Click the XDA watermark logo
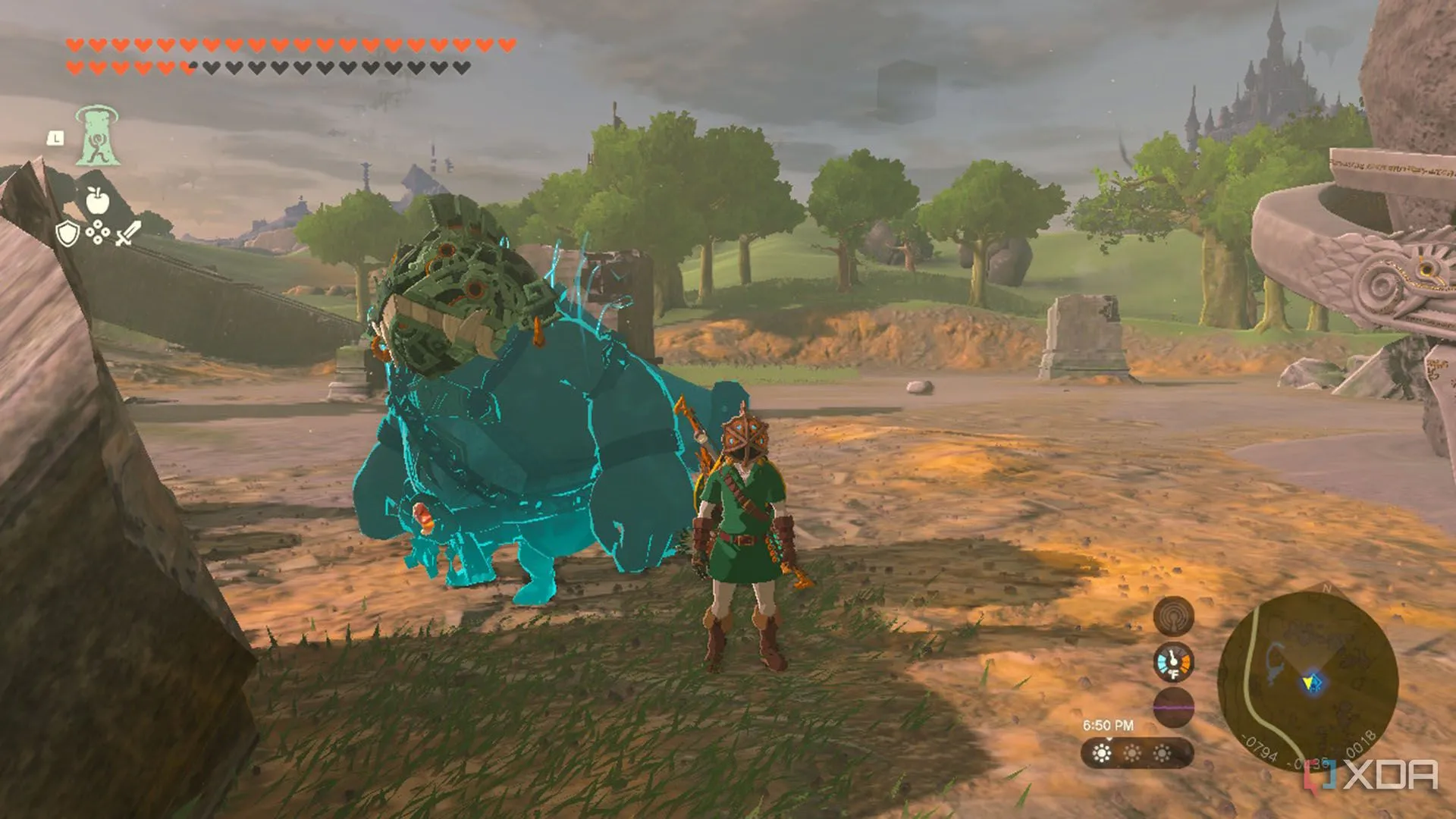This screenshot has width=1456, height=819. 1372,775
